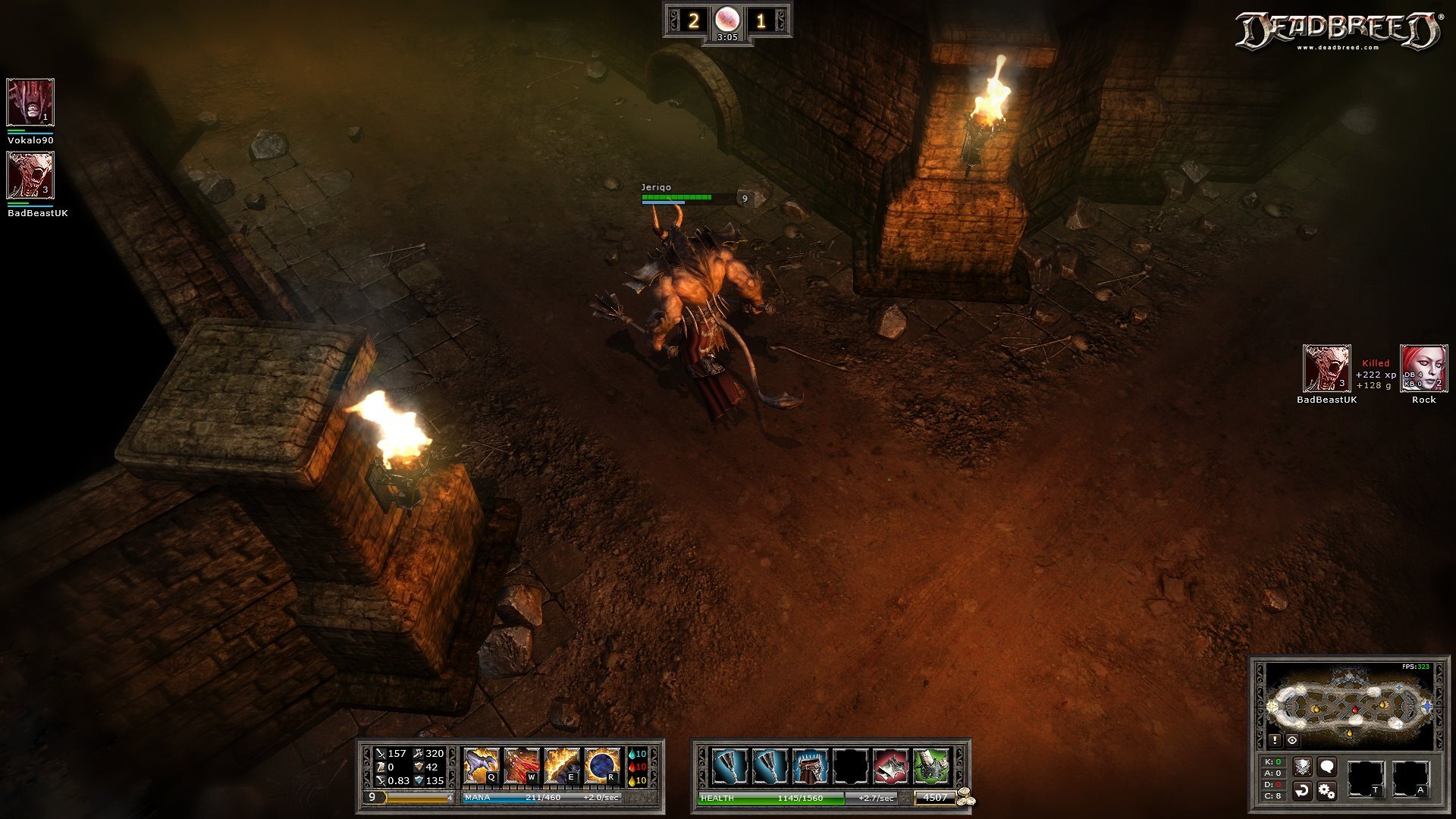Image resolution: width=1456 pixels, height=819 pixels.
Task: Open the settings gears button
Action: click(x=1326, y=791)
